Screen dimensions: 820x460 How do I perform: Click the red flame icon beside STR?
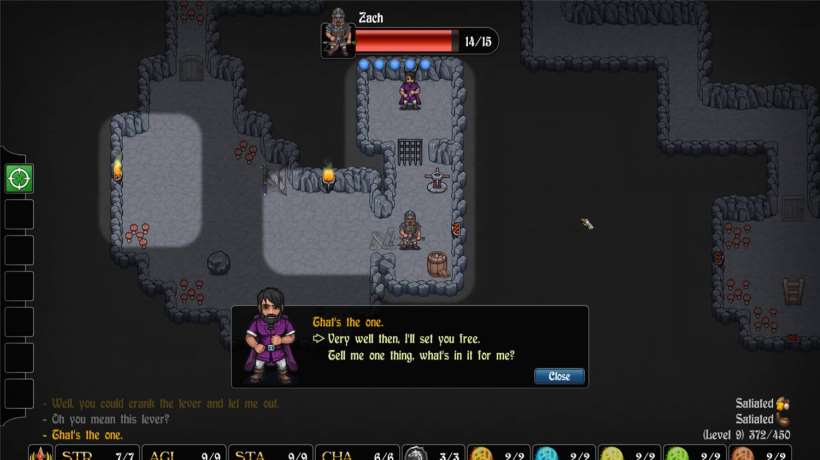tap(40, 454)
